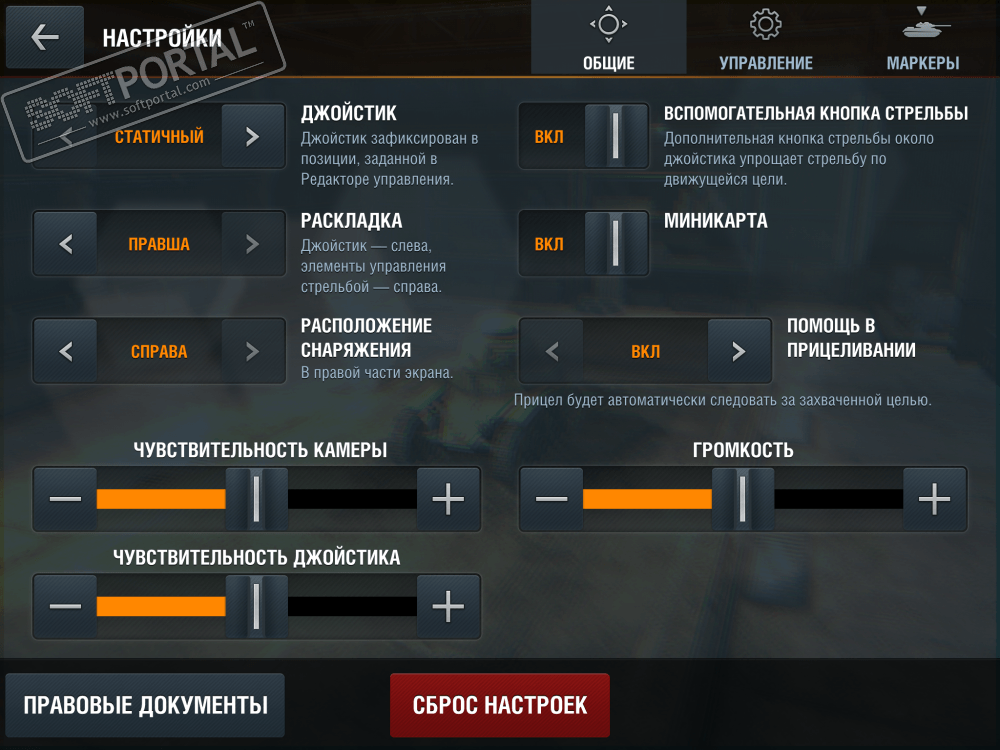Increase Чувствительность камеры with plus button
1000x750 pixels.
click(x=447, y=498)
